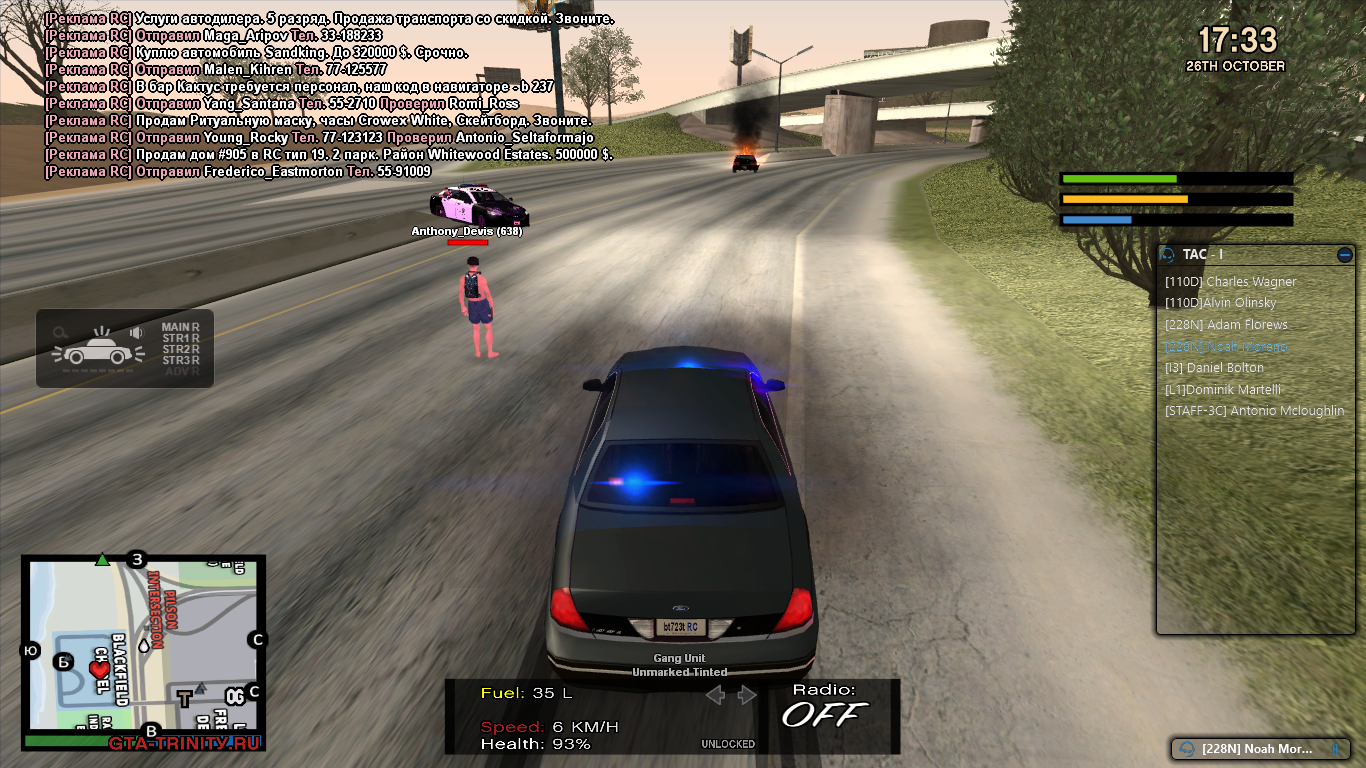Toggle the left turn signal arrow
The image size is (1366, 768).
point(714,695)
